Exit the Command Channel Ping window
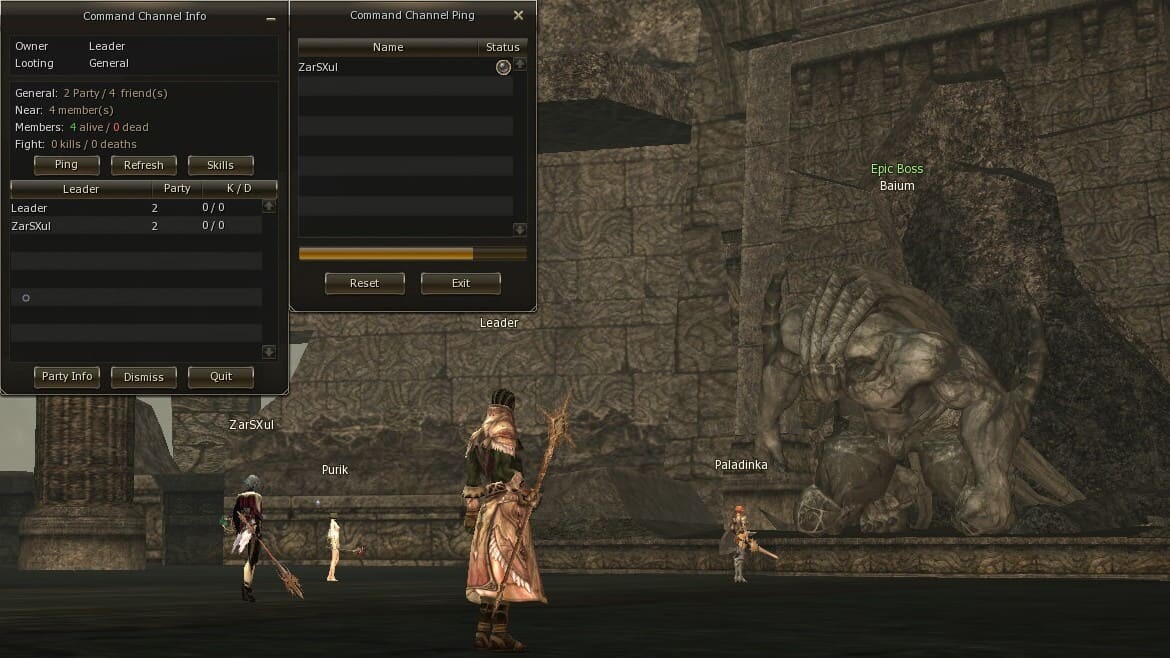The image size is (1170, 658). tap(460, 283)
